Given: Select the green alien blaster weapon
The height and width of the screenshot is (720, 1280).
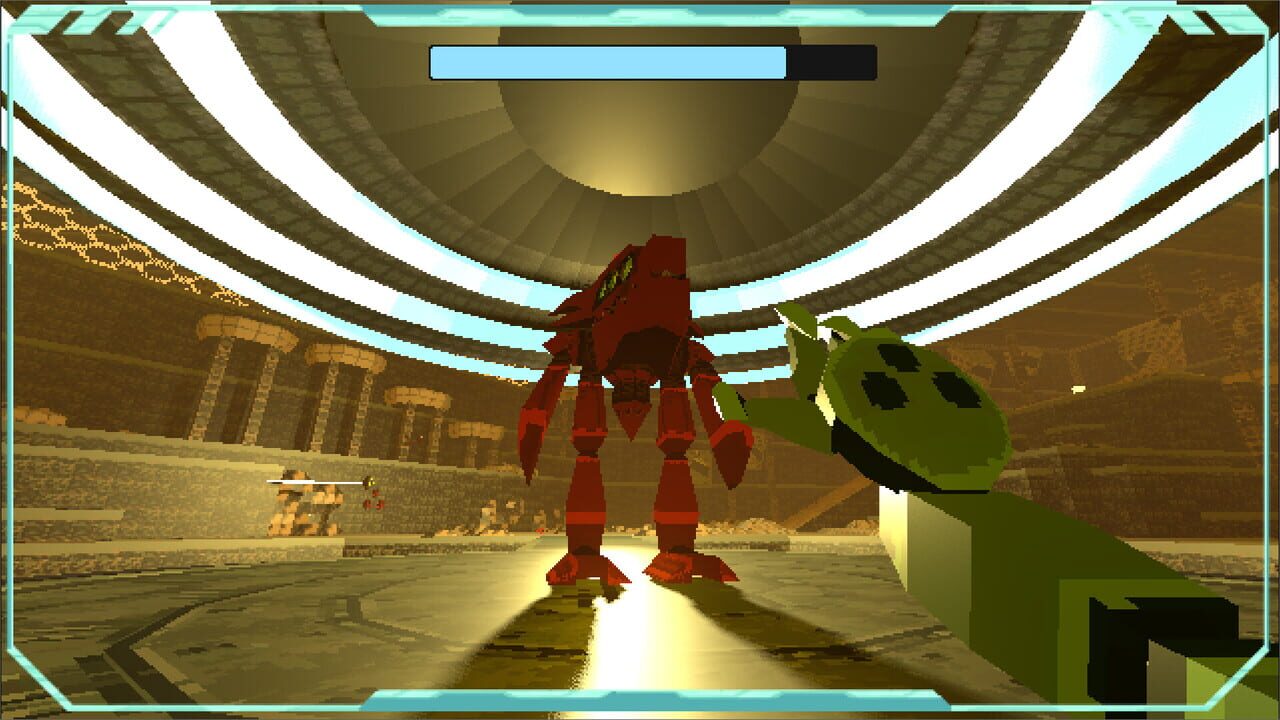Looking at the screenshot, I should pyautogui.click(x=920, y=420).
